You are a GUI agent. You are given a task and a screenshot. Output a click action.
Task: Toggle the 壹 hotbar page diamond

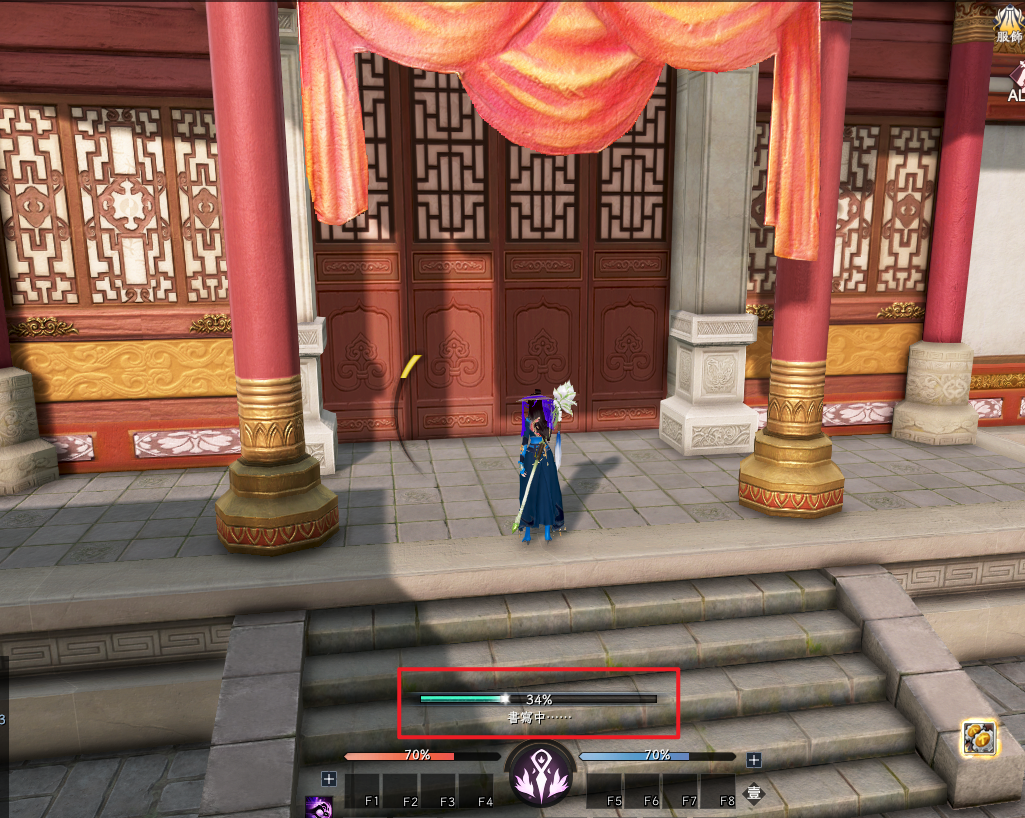755,794
